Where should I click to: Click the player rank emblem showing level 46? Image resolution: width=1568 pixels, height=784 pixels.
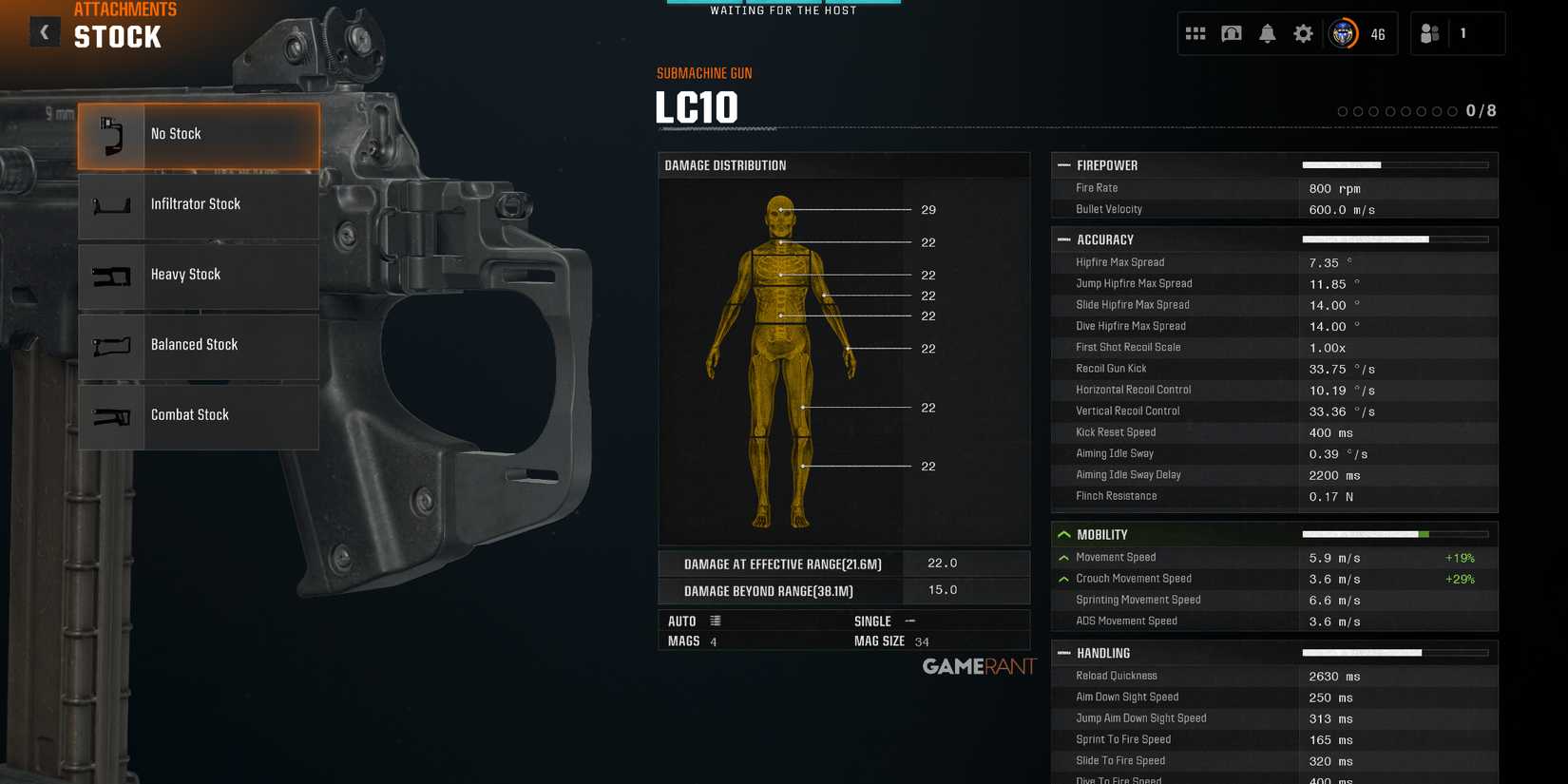(x=1343, y=32)
